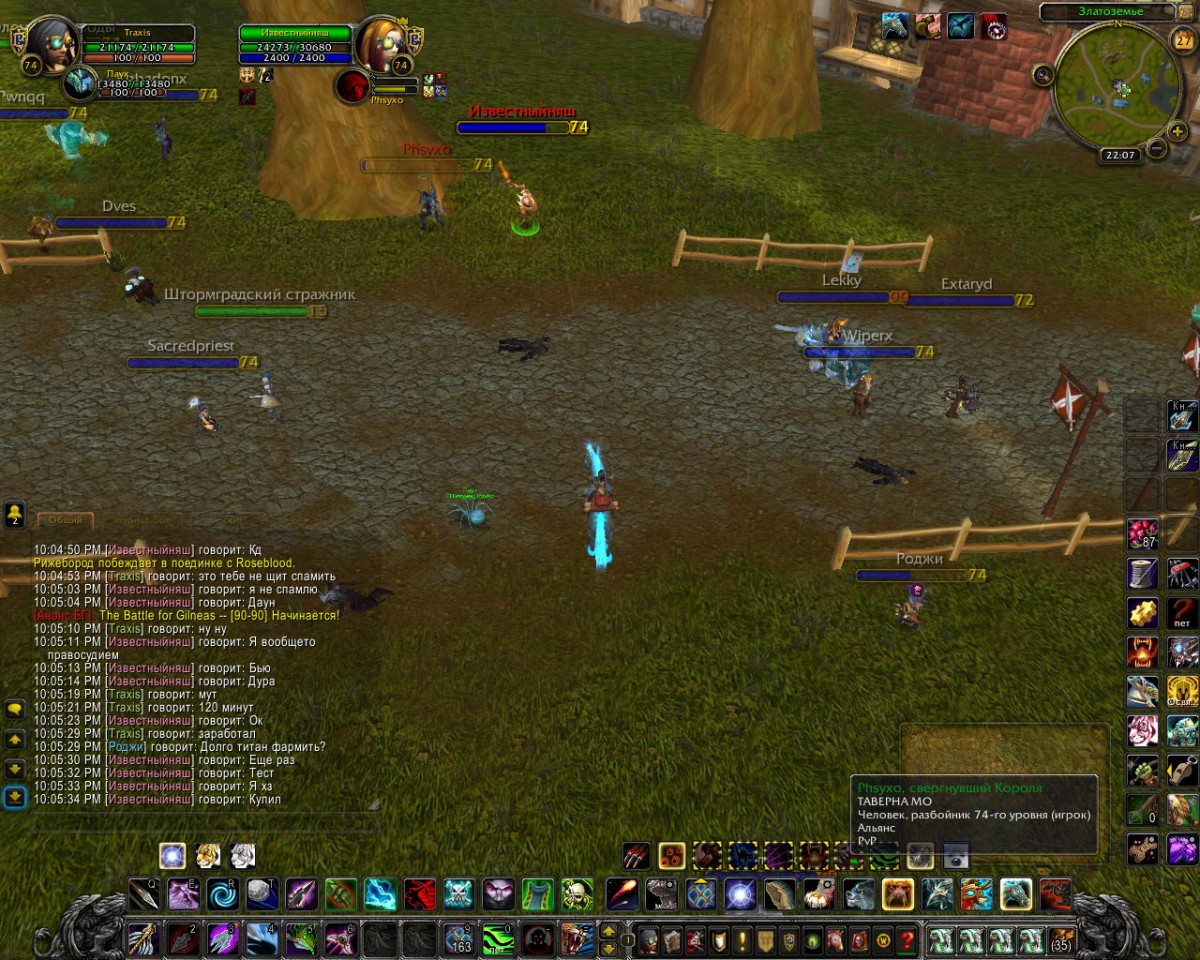1200x960 pixels.
Task: Click the Traxis player portrait
Action: point(47,43)
